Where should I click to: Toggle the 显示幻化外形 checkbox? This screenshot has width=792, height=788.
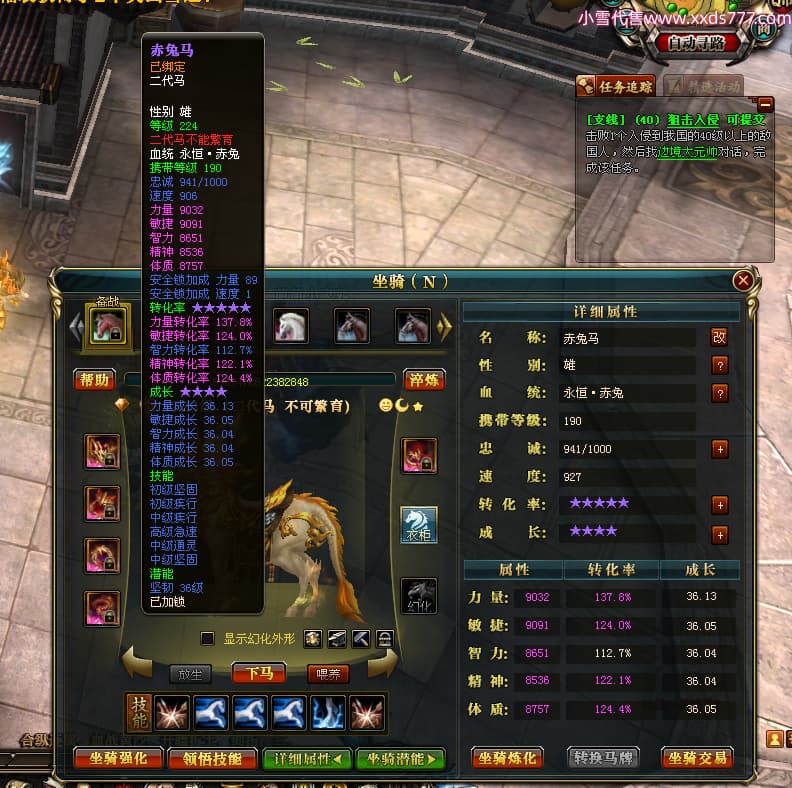click(x=207, y=638)
